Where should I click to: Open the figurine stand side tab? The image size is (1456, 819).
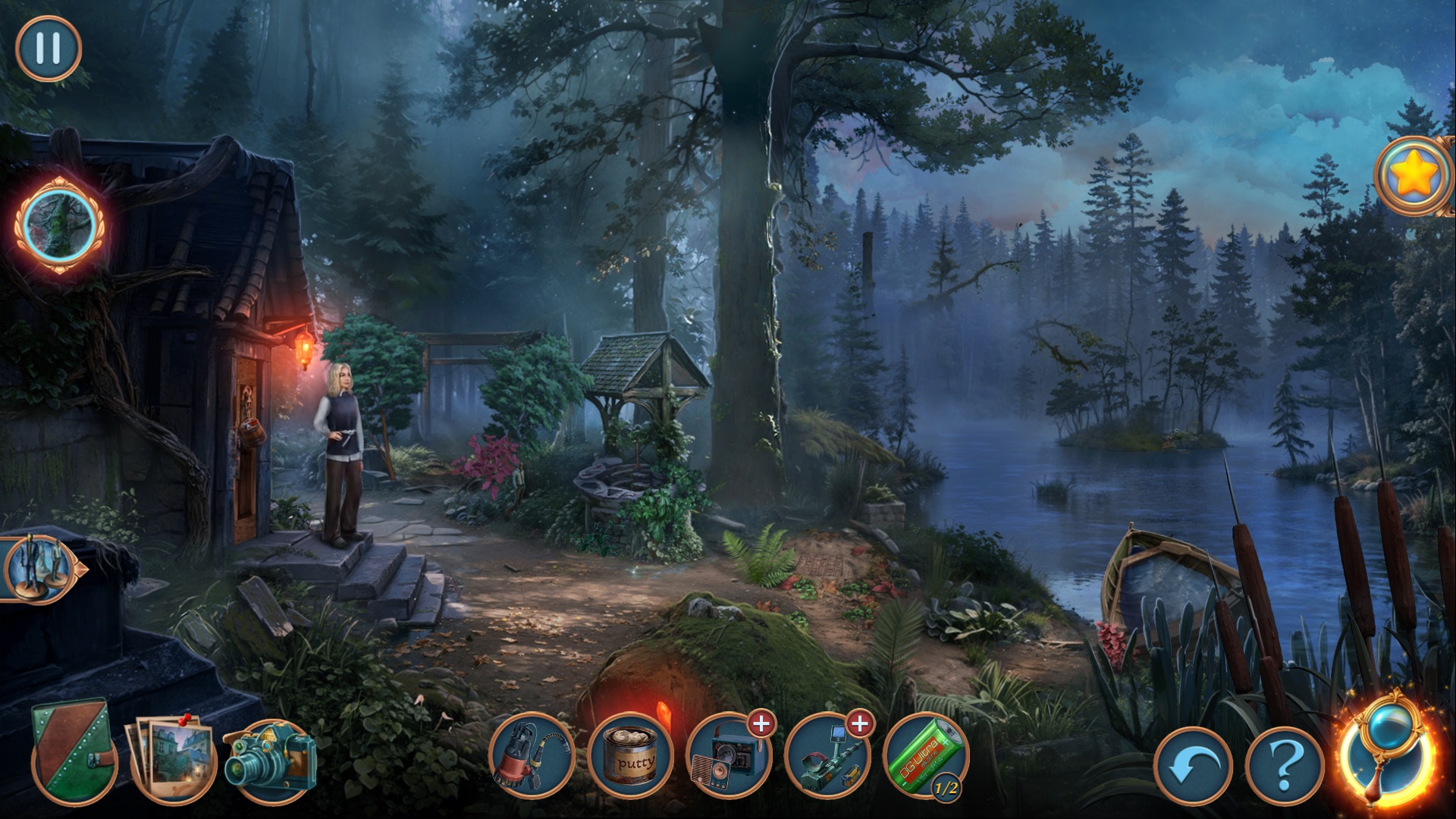[39, 569]
